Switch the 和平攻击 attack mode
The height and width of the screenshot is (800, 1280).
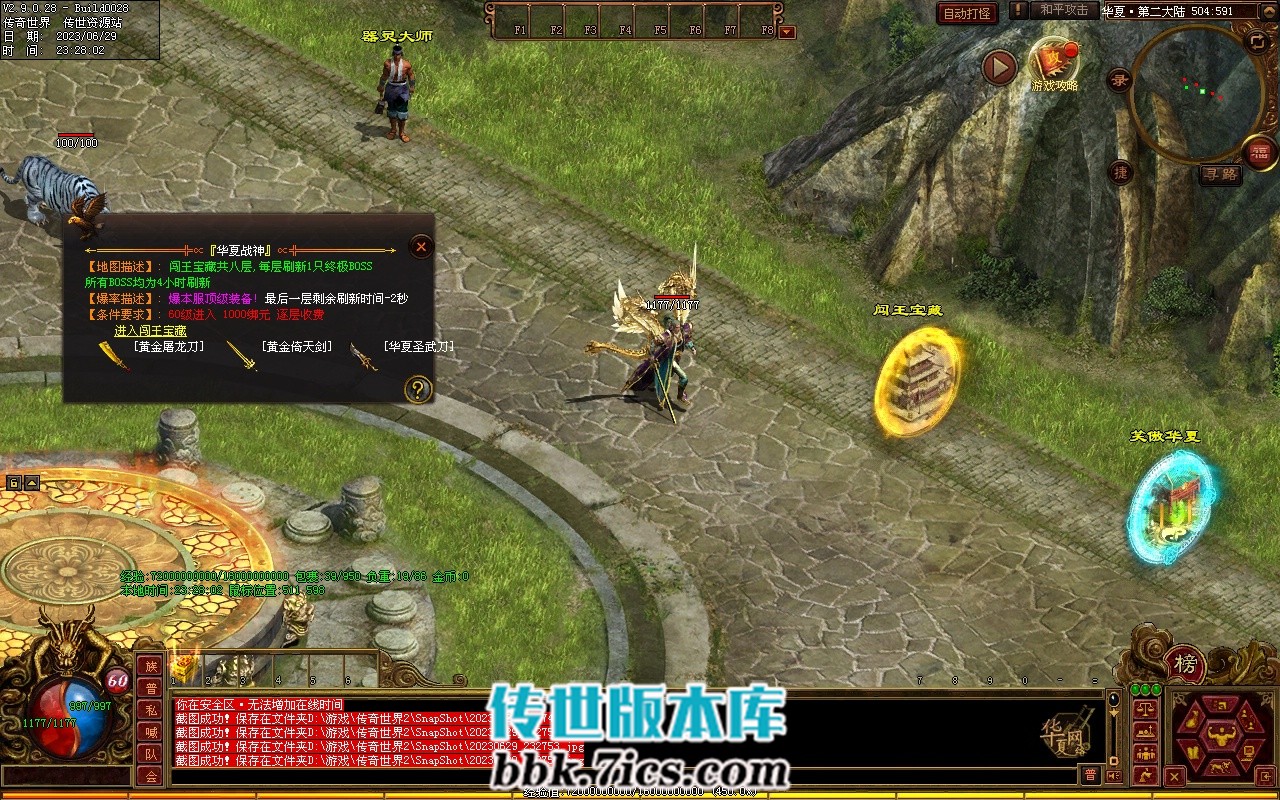(1063, 10)
